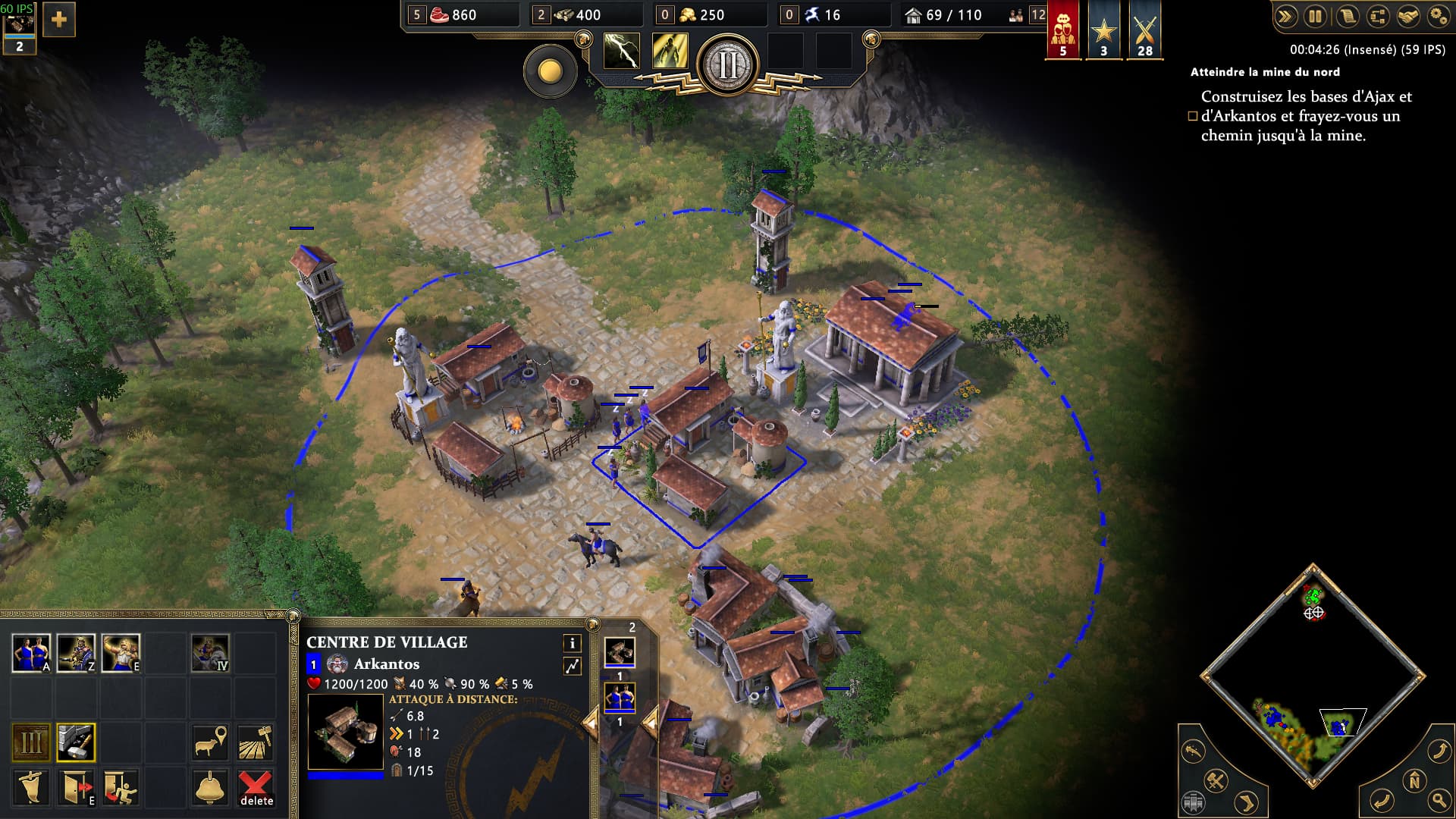Open the unit info 'i' button
Viewport: 1456px width, 819px height.
pos(572,643)
